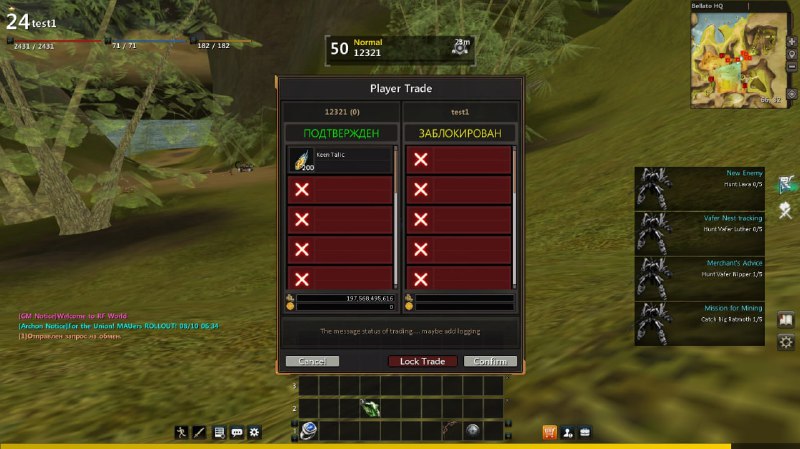Activate the blue ring hotbar slot

pos(309,430)
